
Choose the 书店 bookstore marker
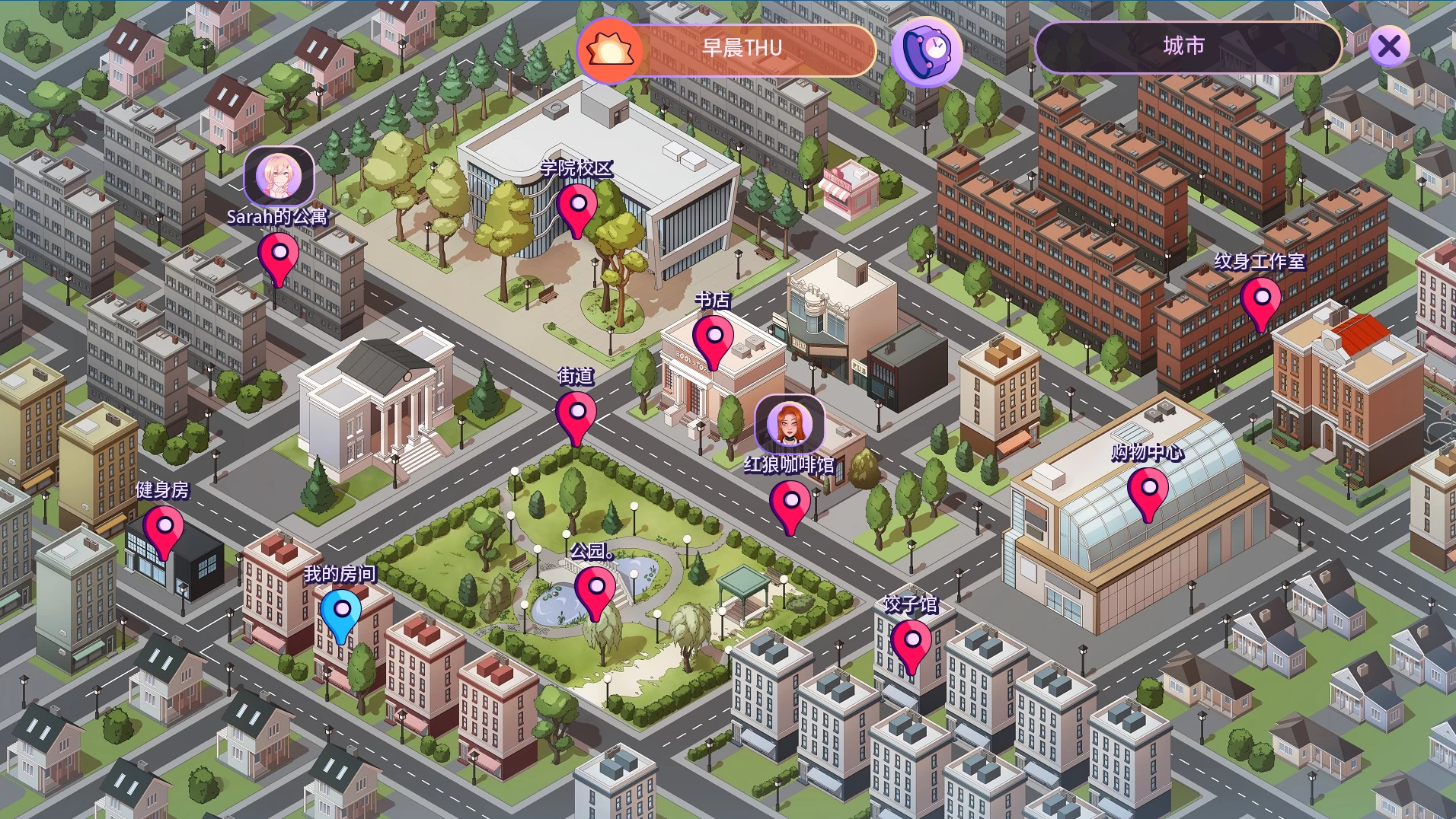(714, 339)
